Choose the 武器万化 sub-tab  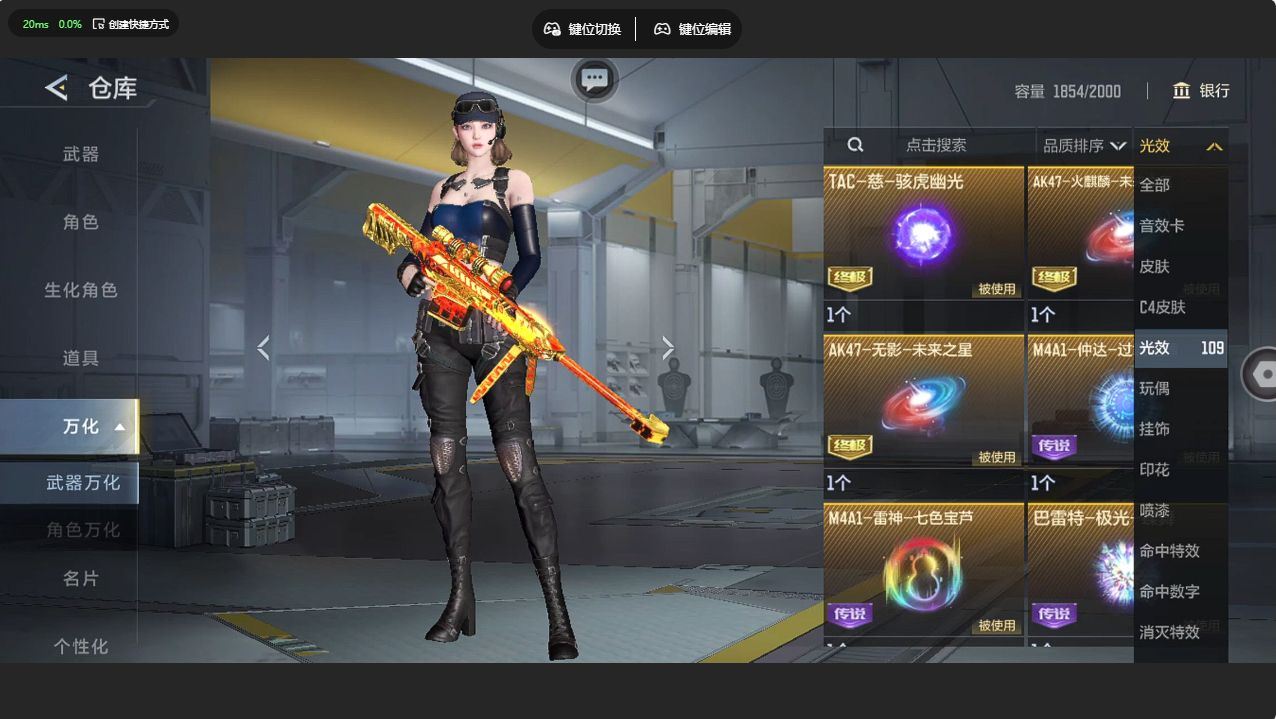tap(82, 483)
